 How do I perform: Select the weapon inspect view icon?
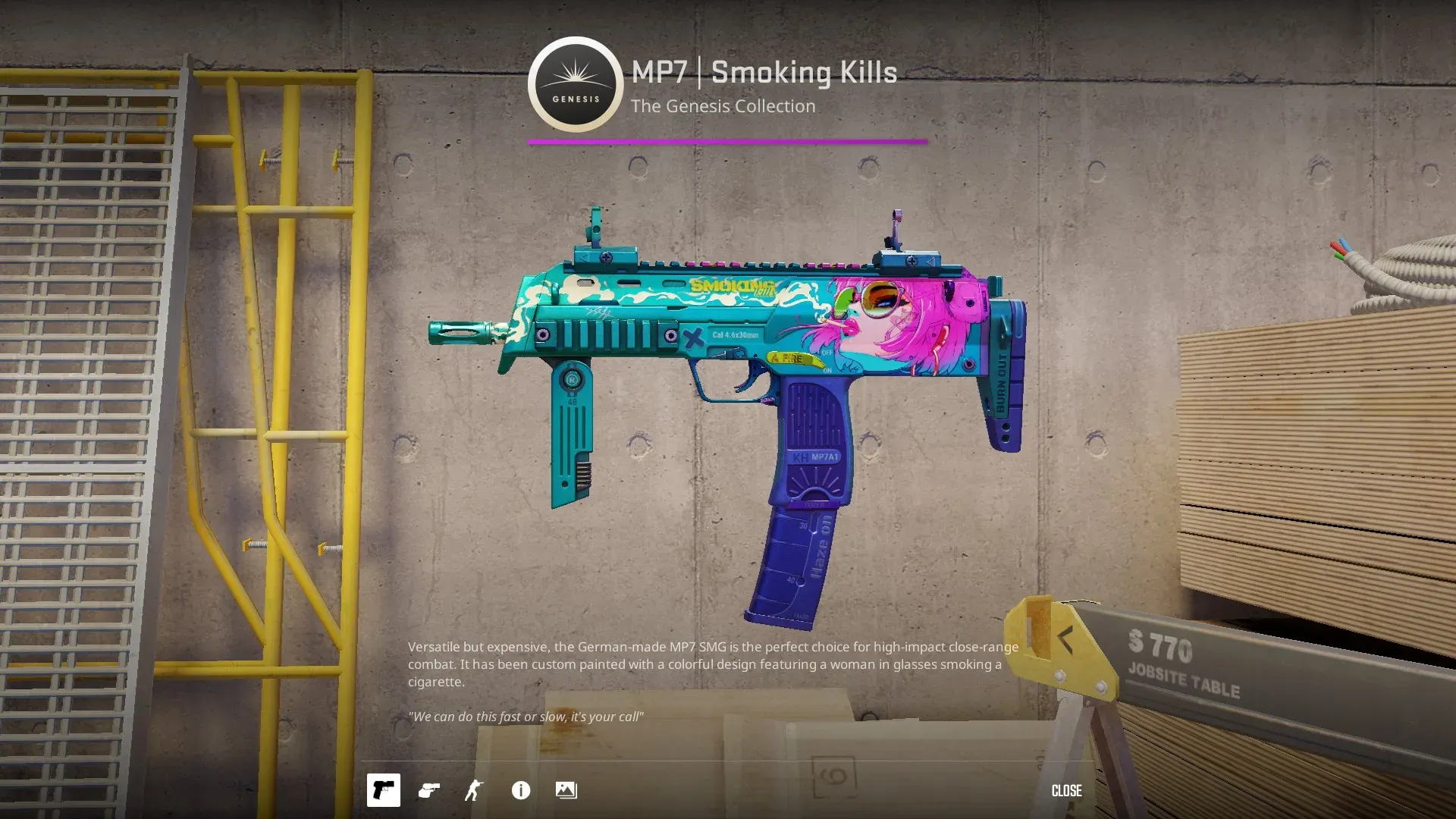(383, 790)
